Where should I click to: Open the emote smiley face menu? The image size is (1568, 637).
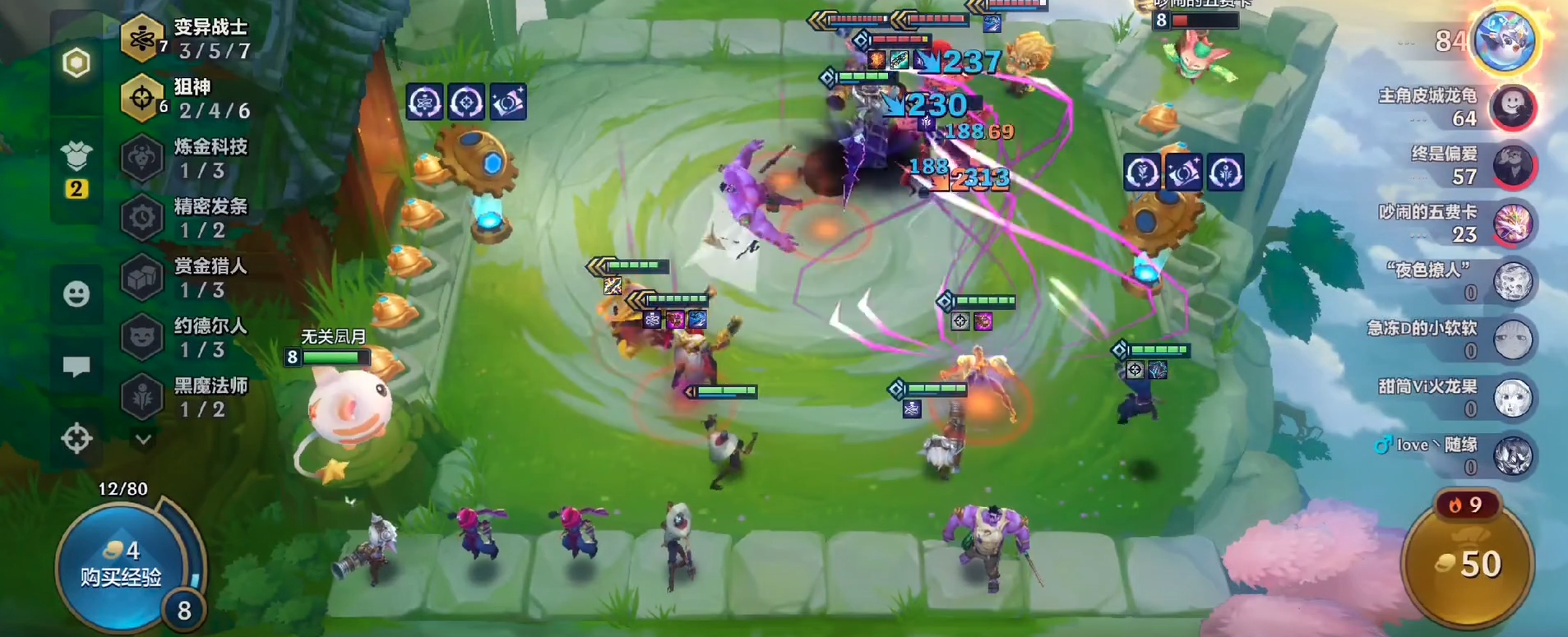pos(76,293)
